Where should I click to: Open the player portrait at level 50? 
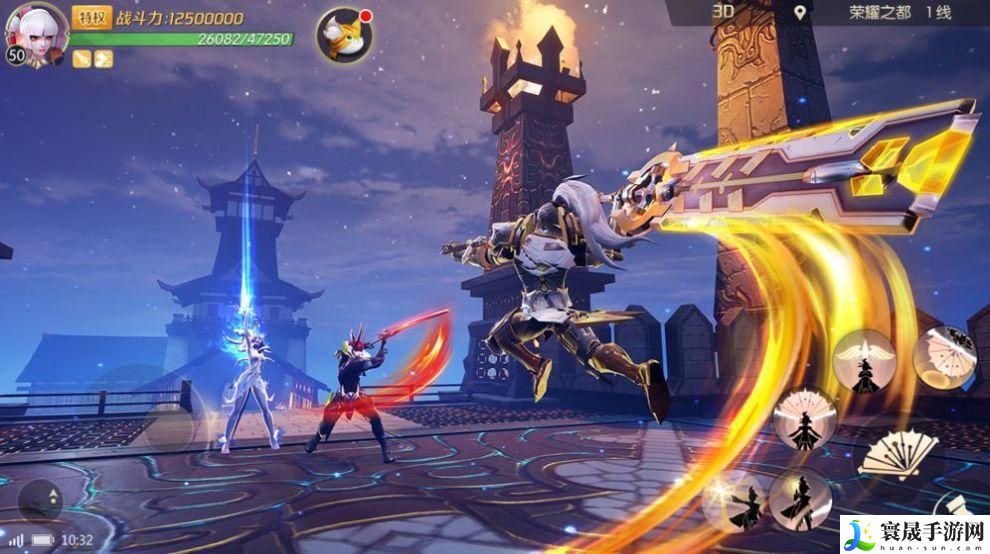click(x=37, y=32)
